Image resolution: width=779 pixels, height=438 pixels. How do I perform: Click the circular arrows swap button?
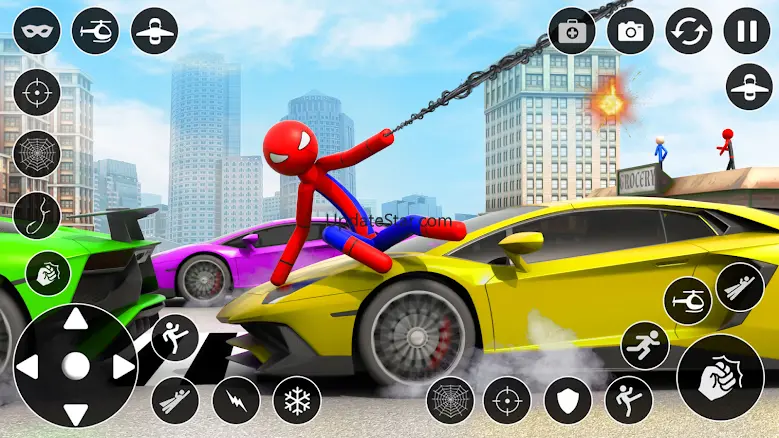689,31
